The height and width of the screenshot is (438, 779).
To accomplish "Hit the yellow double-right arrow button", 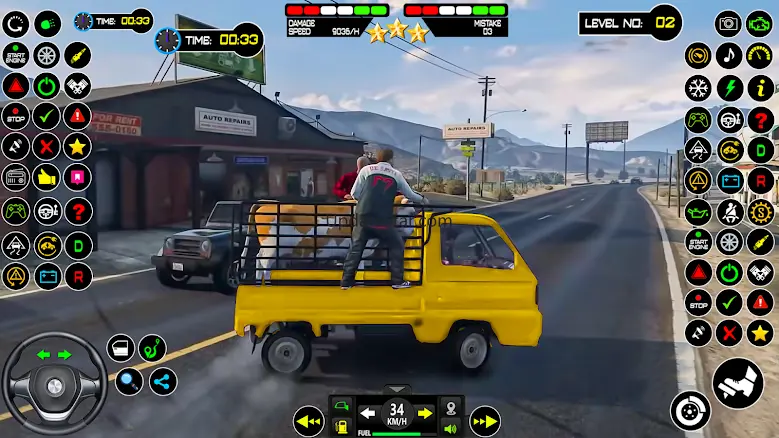I will [x=484, y=421].
